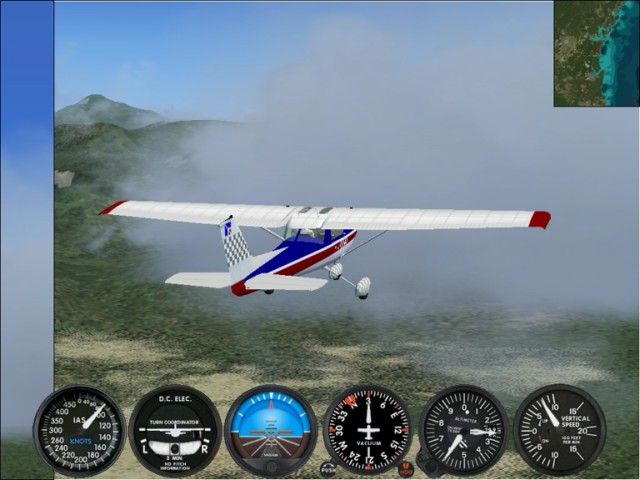Click the altimeter gauge
The image size is (640, 480).
coord(464,430)
